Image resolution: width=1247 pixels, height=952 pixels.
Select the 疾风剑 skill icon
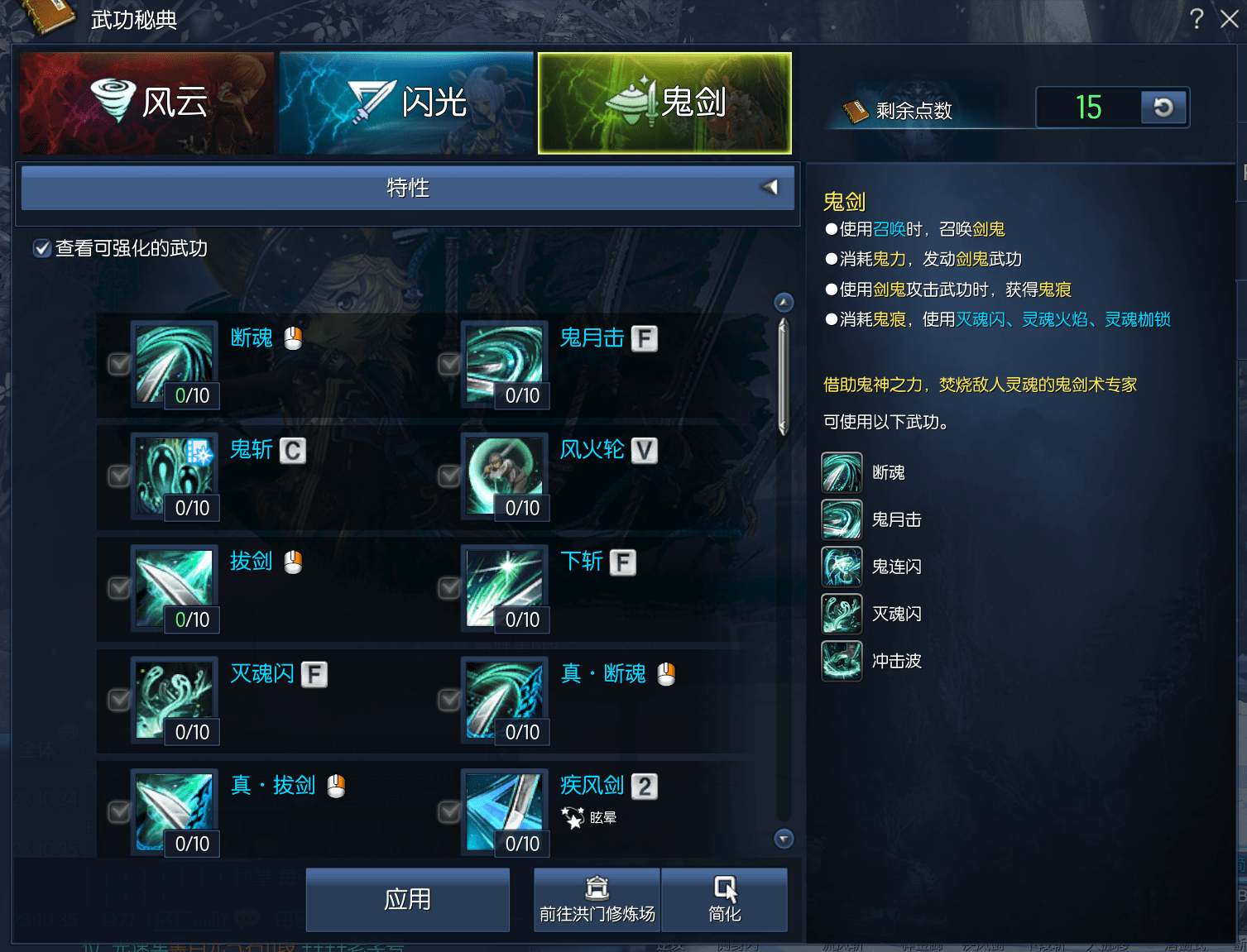pyautogui.click(x=505, y=811)
